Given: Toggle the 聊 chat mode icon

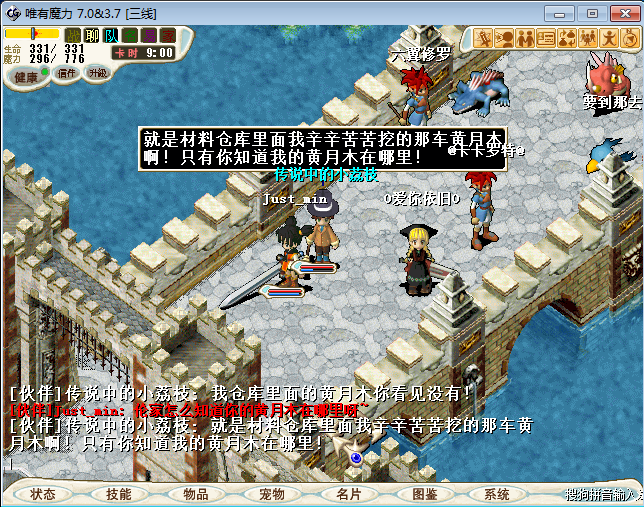Looking at the screenshot, I should coord(92,36).
